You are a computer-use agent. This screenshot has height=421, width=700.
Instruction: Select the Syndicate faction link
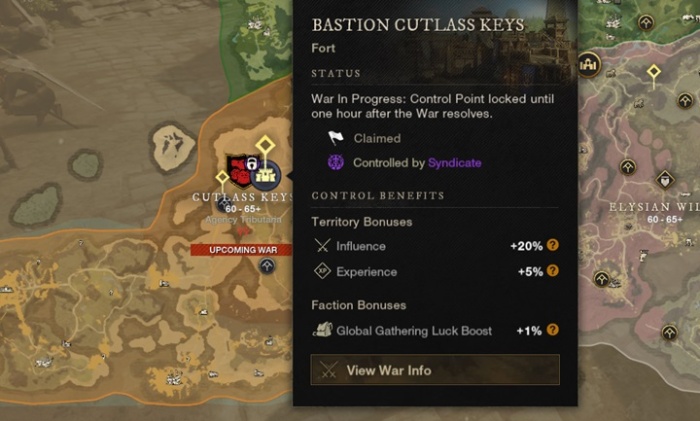(x=454, y=162)
